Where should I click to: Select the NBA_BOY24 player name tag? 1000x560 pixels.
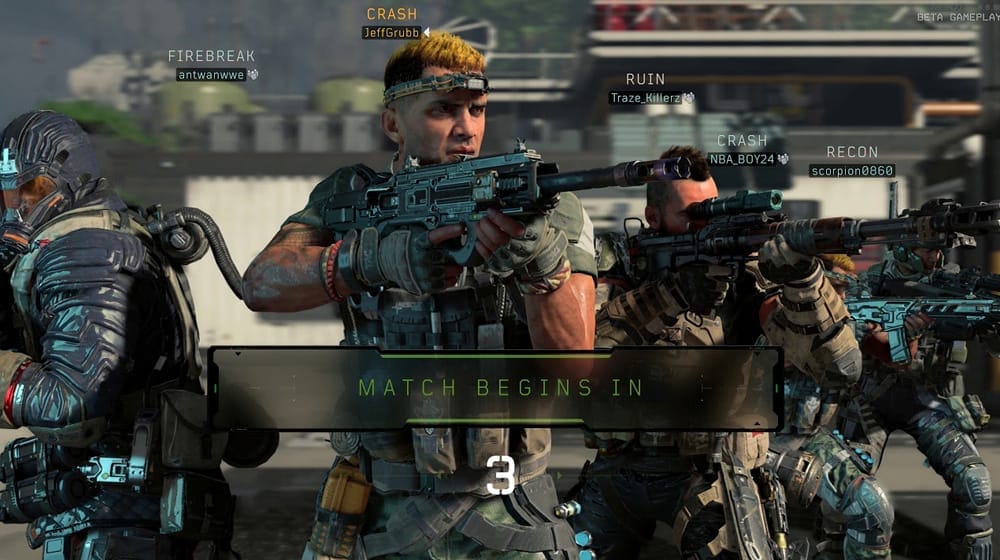pos(741,158)
